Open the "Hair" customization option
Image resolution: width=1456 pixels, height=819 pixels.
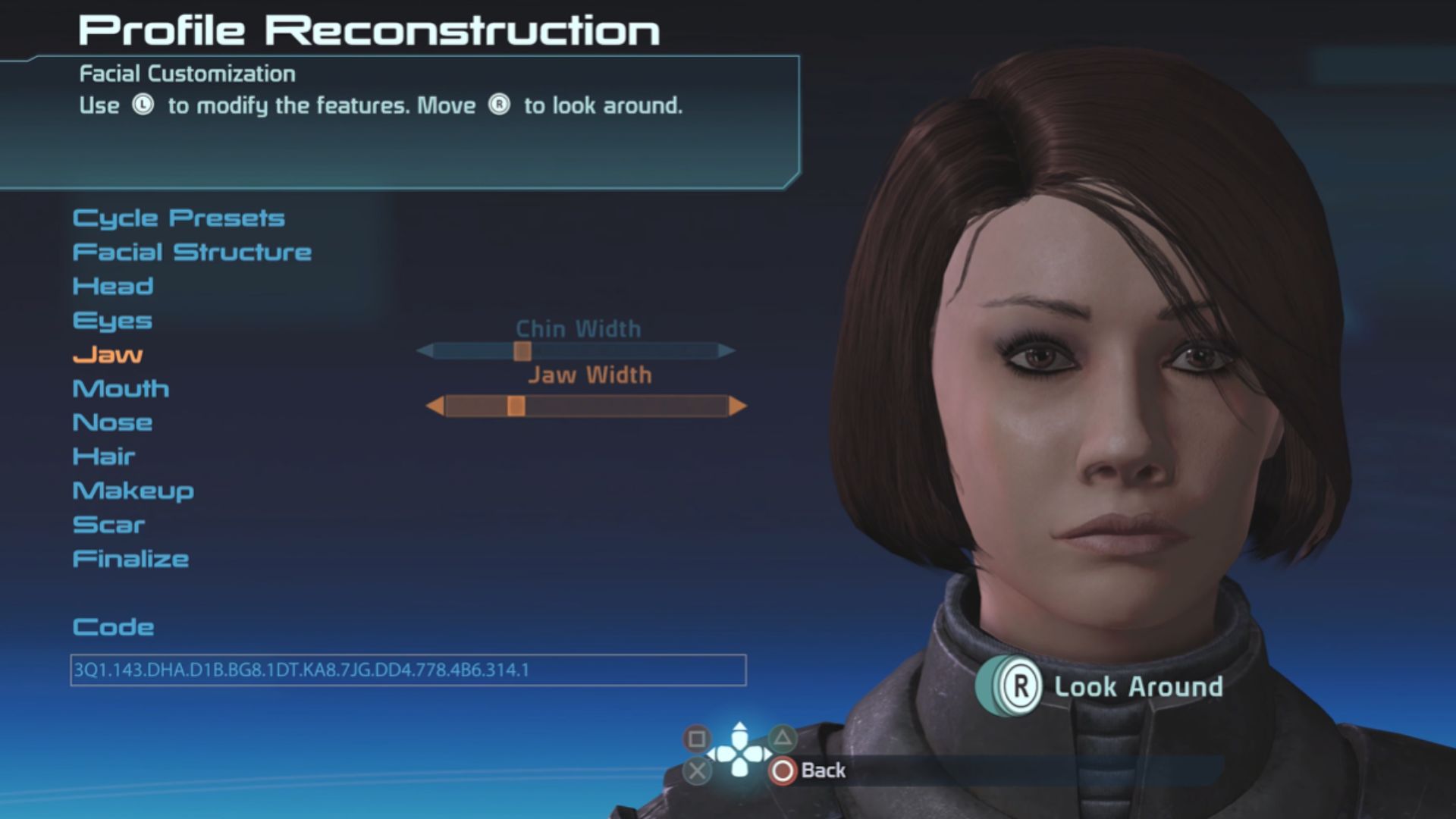point(102,457)
